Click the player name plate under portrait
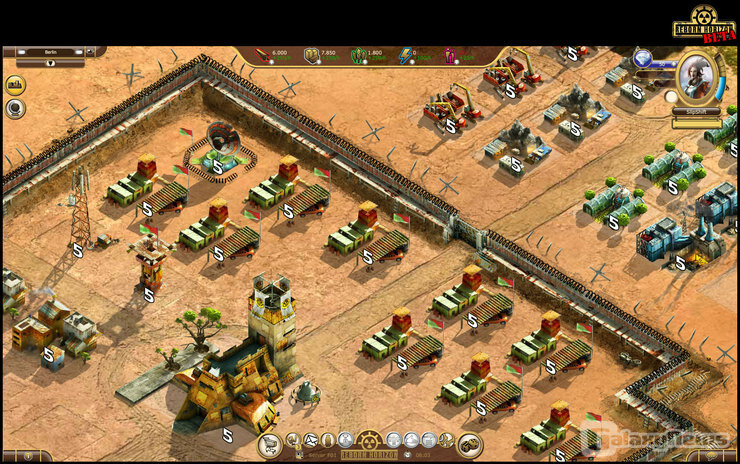 click(x=696, y=112)
